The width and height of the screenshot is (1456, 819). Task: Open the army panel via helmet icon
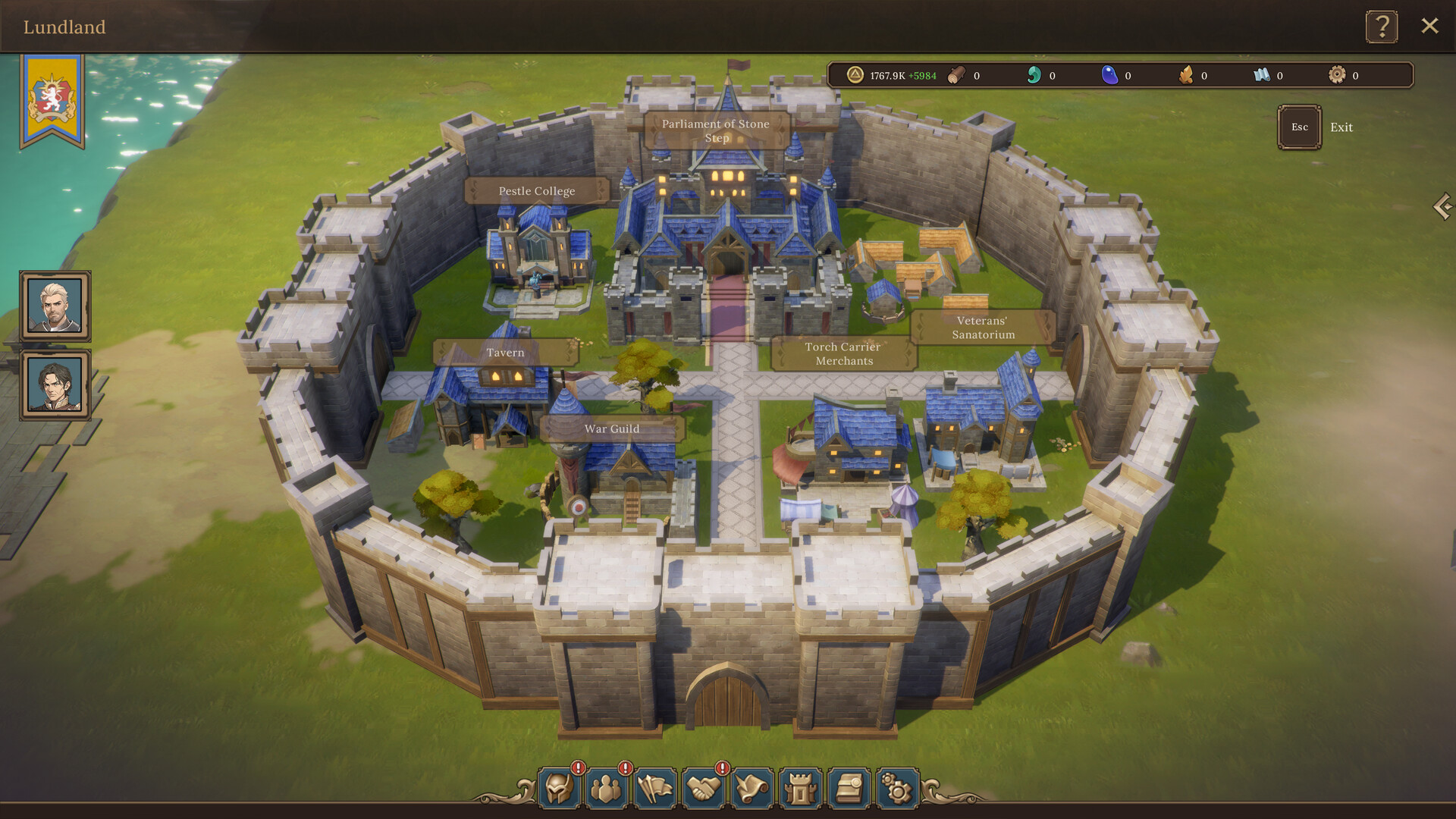(559, 789)
